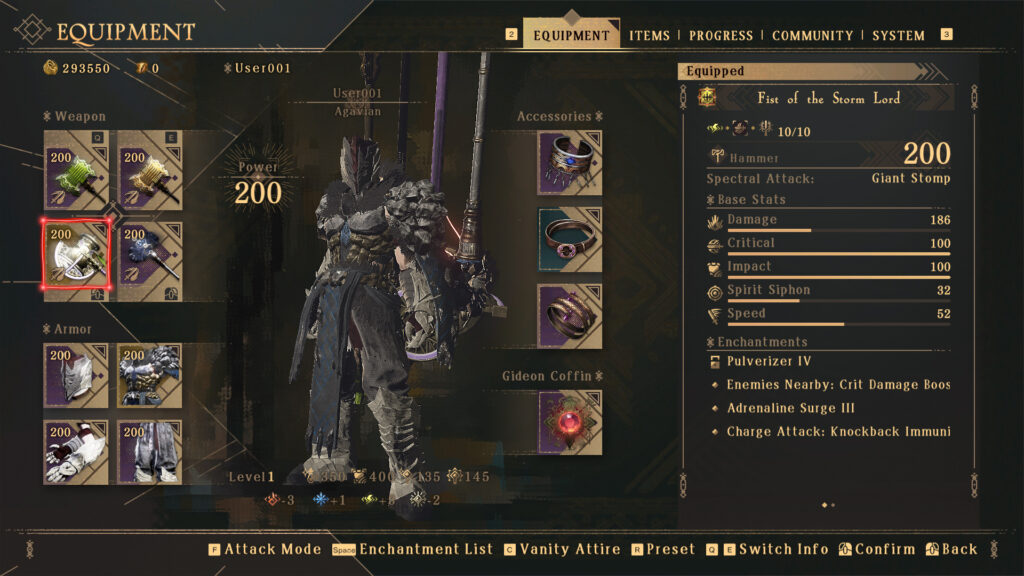The height and width of the screenshot is (576, 1024).
Task: Select the Equipment tab
Action: 571,35
